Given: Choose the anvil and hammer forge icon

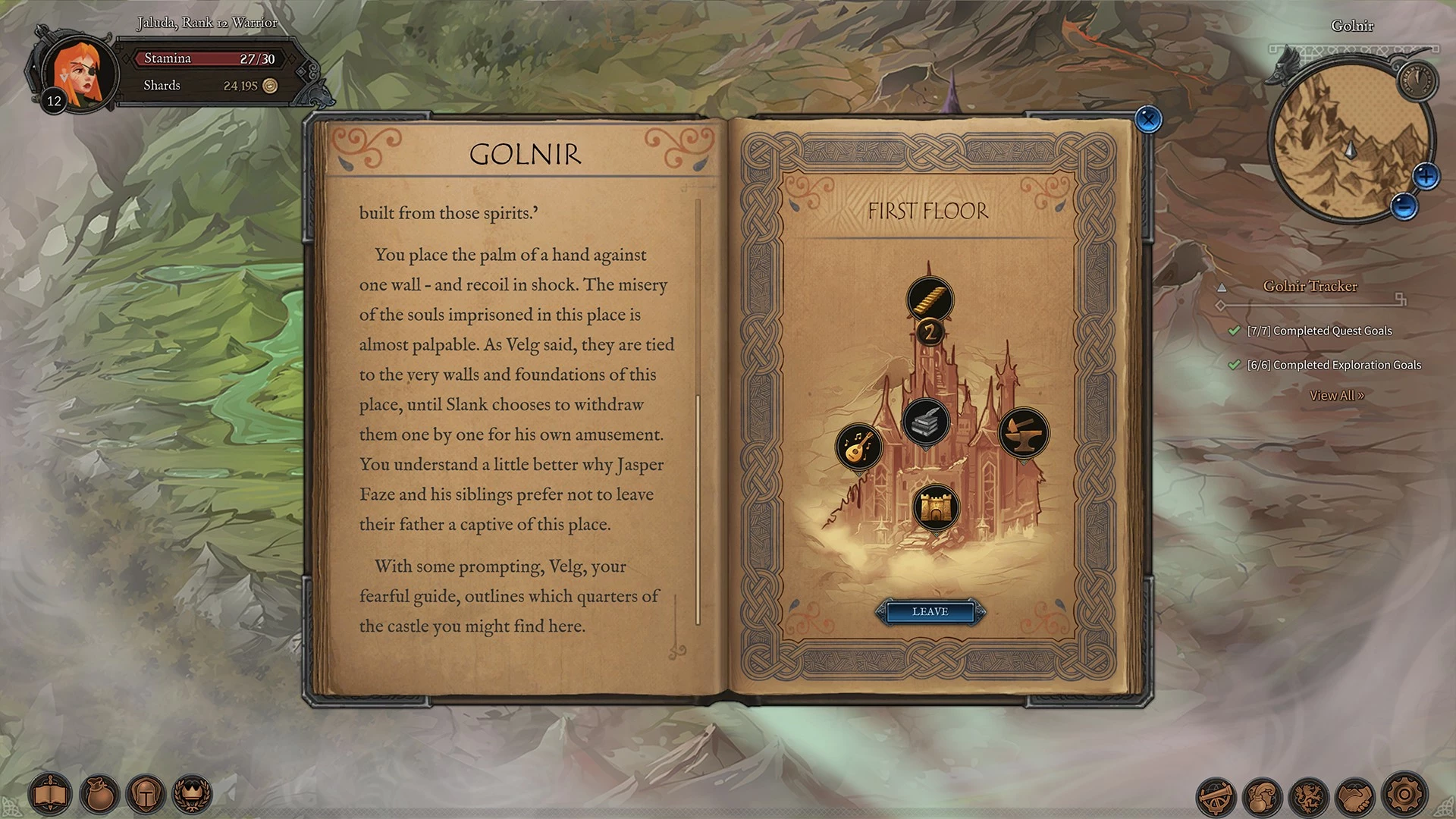Looking at the screenshot, I should pyautogui.click(x=1023, y=433).
